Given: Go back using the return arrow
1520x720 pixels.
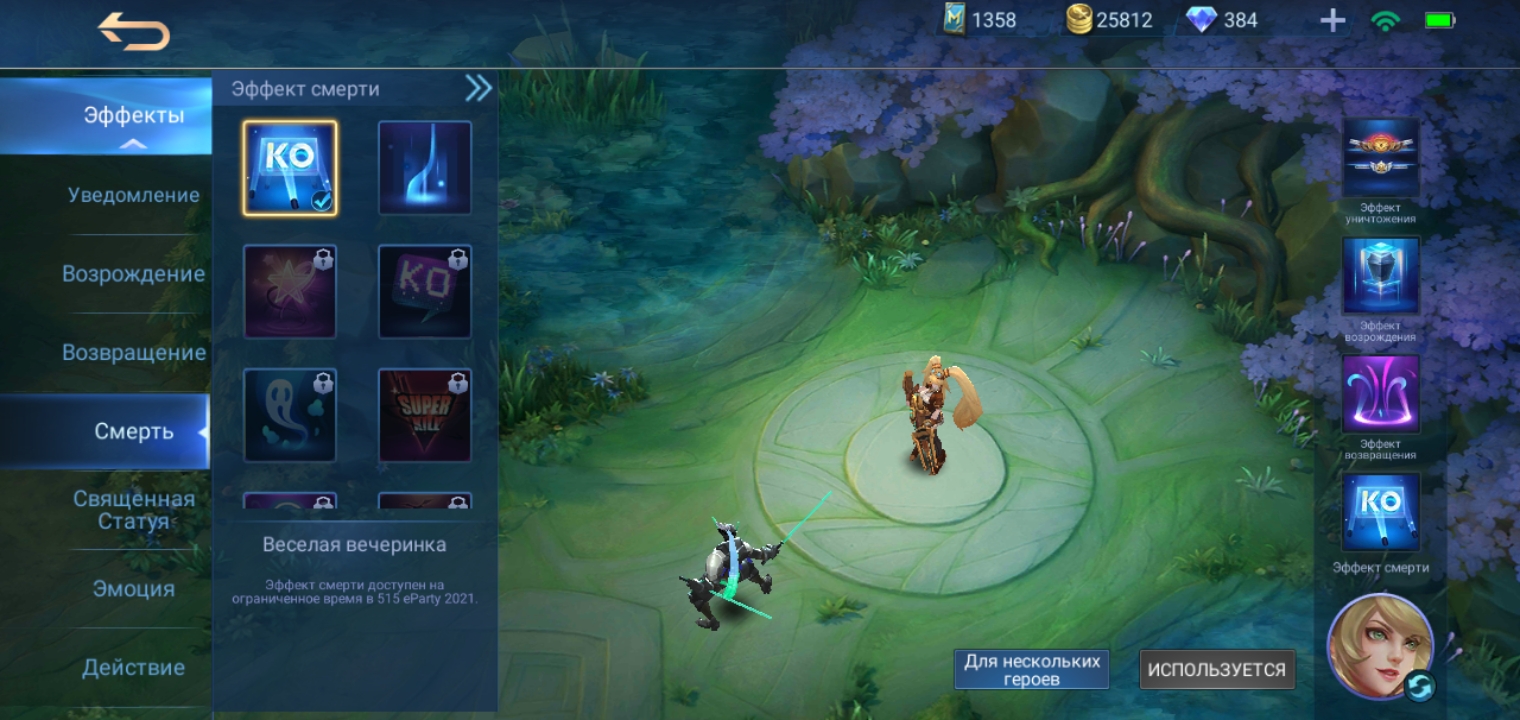Looking at the screenshot, I should point(133,33).
